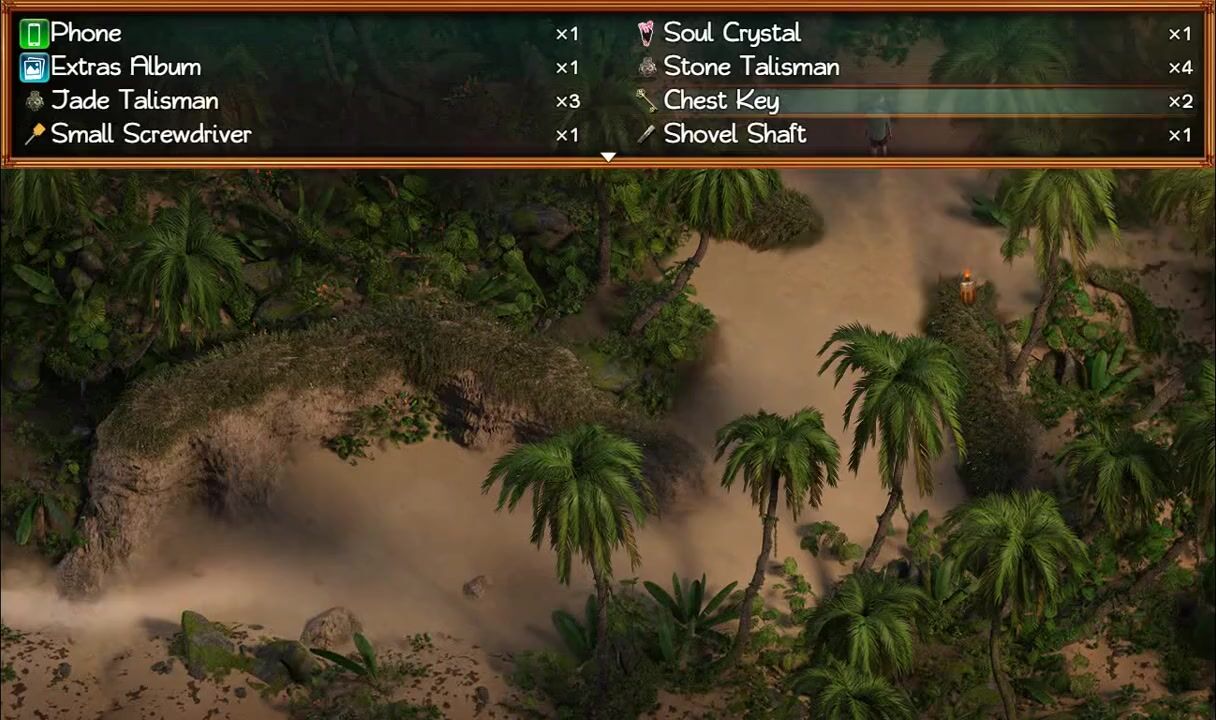This screenshot has height=720, width=1216.
Task: Click the down arrow below the item list
Action: [608, 157]
